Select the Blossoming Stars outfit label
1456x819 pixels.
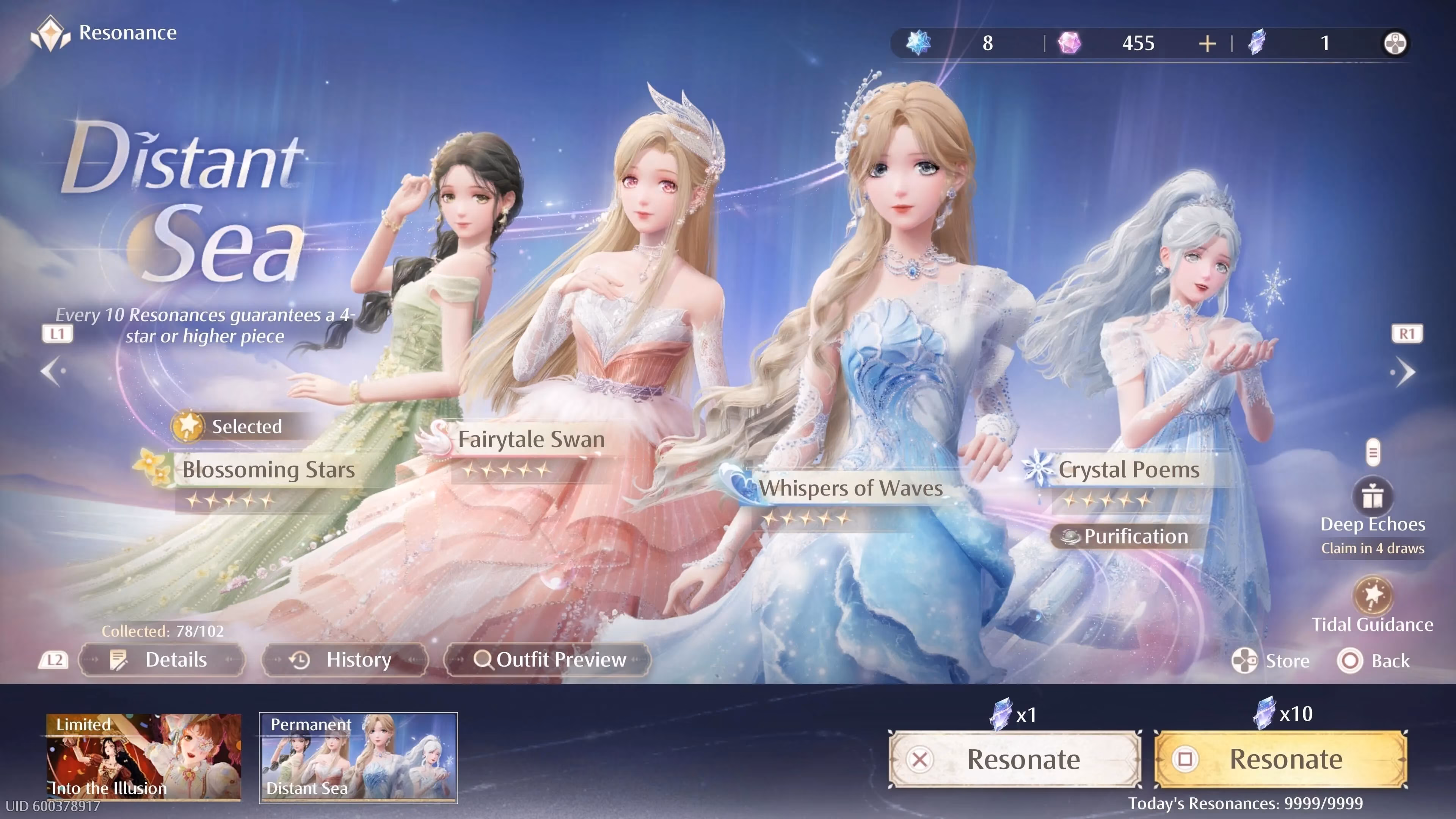[268, 470]
